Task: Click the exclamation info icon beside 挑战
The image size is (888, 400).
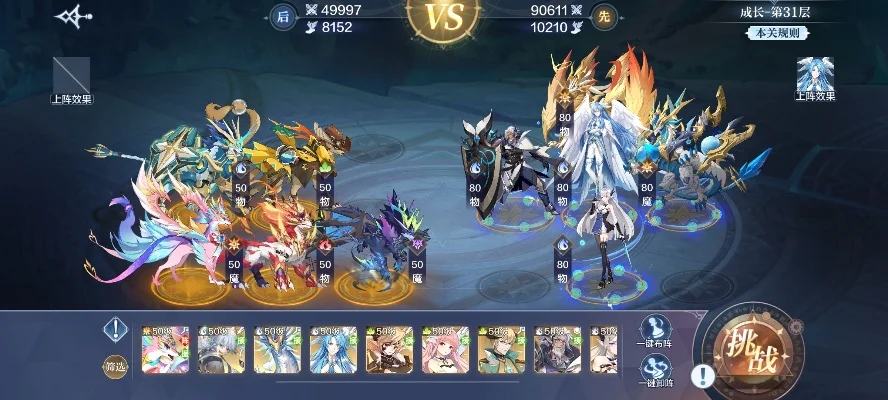Action: [x=703, y=375]
